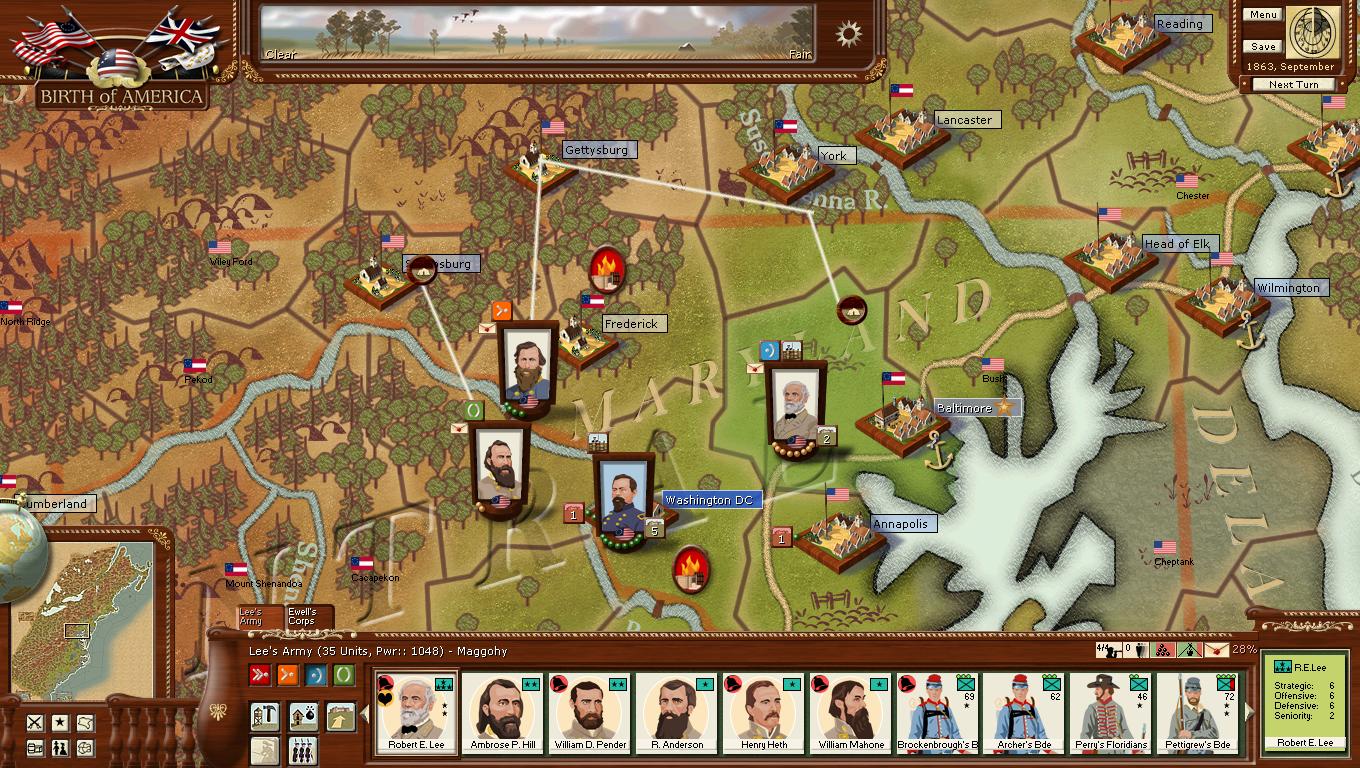Viewport: 1360px width, 768px height.
Task: Set the red assault posture icon
Action: pyautogui.click(x=260, y=675)
